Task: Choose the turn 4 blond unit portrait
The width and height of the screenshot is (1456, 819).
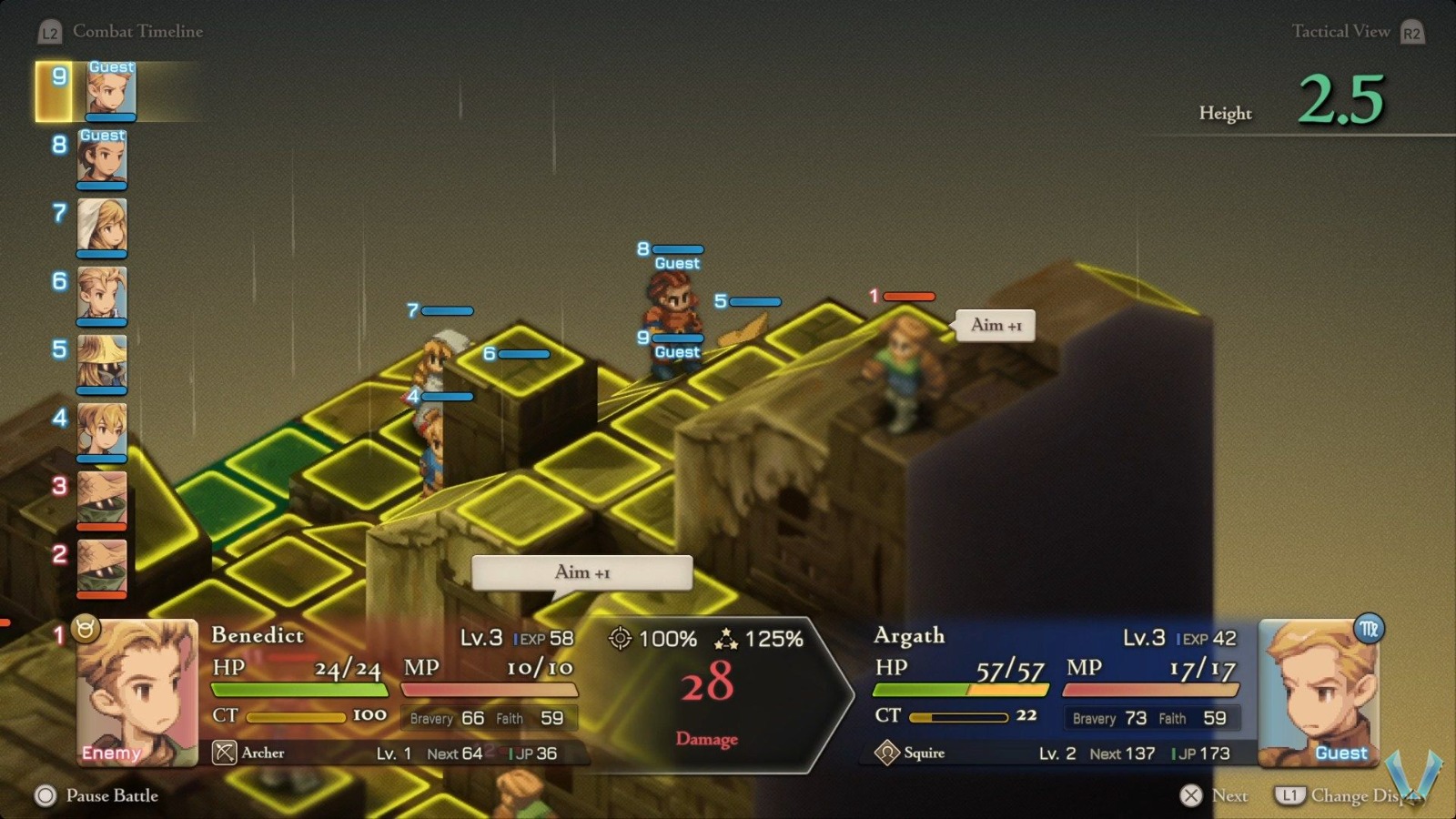Action: point(102,430)
